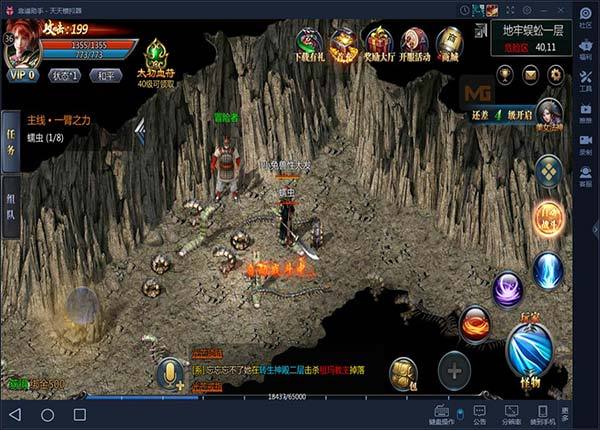The image size is (600, 430).
Task: Open the 开服活动 server event icon
Action: pyautogui.click(x=414, y=44)
